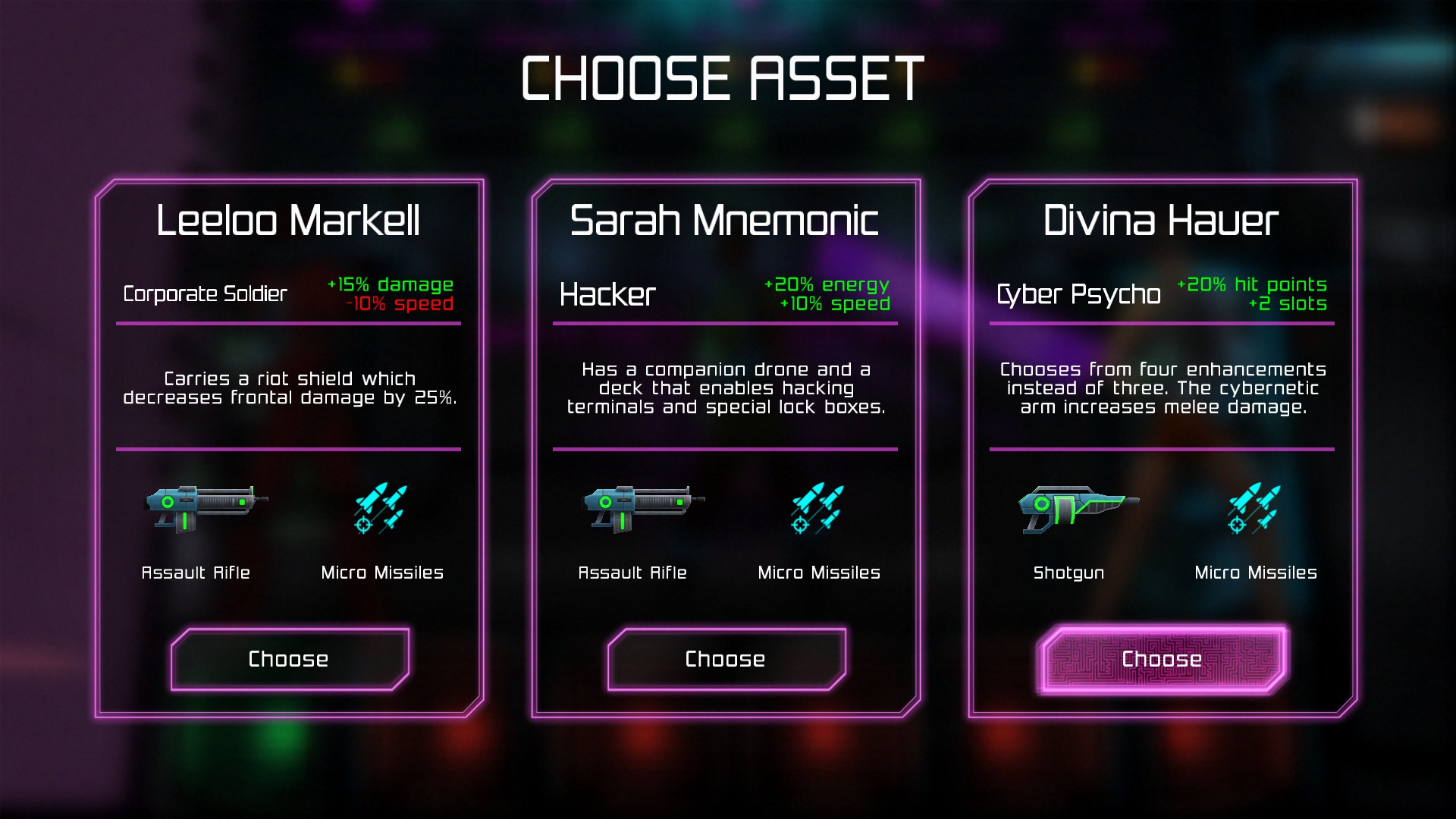This screenshot has height=819, width=1456.
Task: Select Divina Hauer's Shotgun icon
Action: coord(1077,508)
